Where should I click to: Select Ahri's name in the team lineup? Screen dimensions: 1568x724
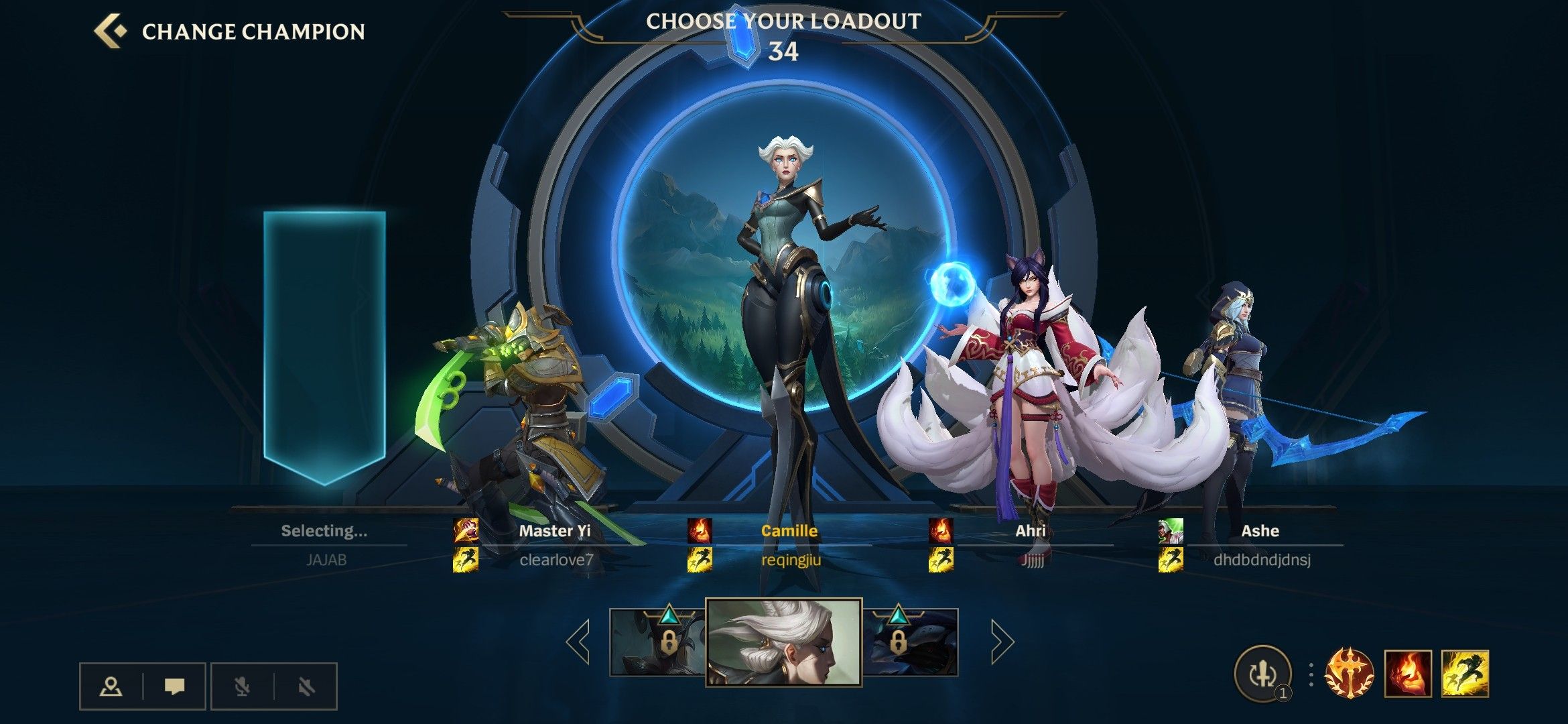click(1030, 531)
